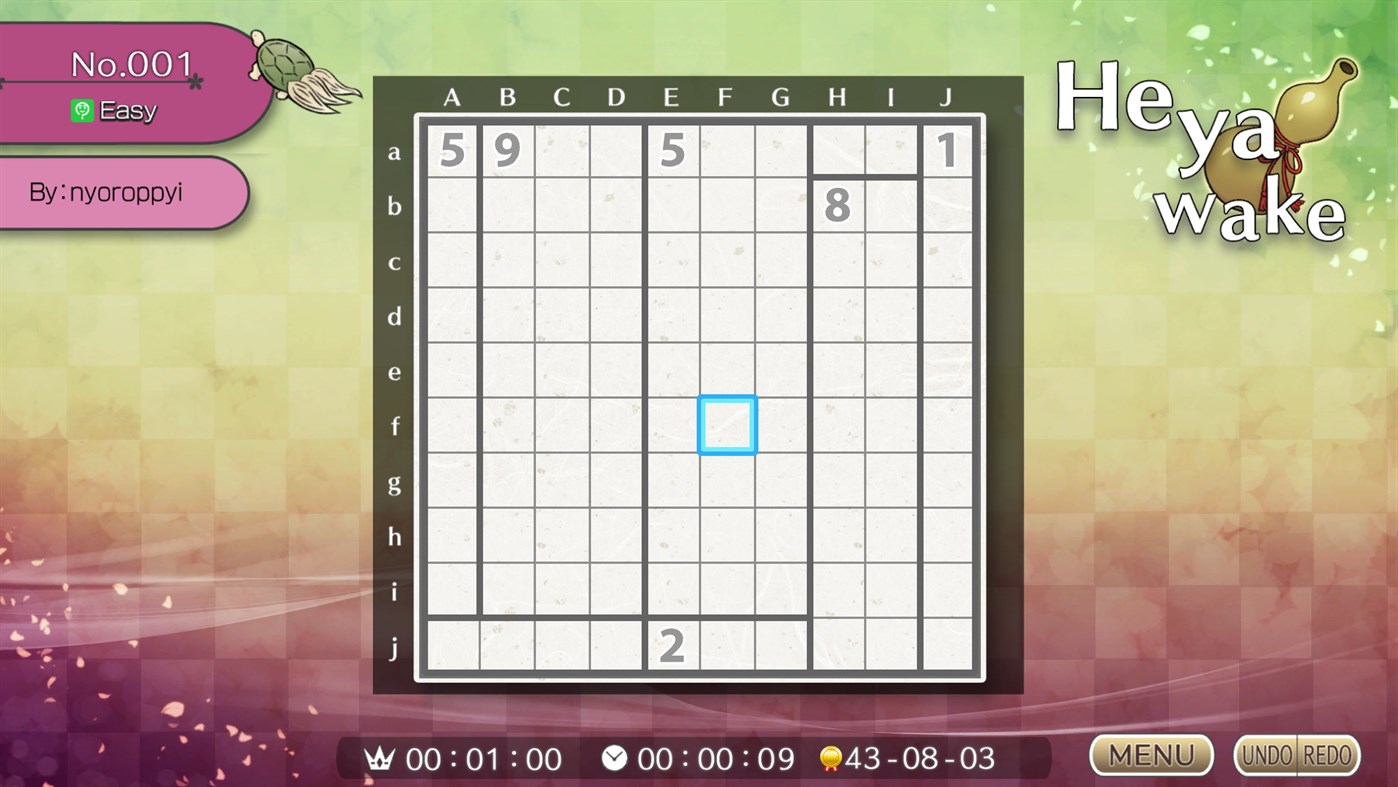The width and height of the screenshot is (1398, 787).
Task: Select the highlighted cell in column F
Action: point(727,424)
